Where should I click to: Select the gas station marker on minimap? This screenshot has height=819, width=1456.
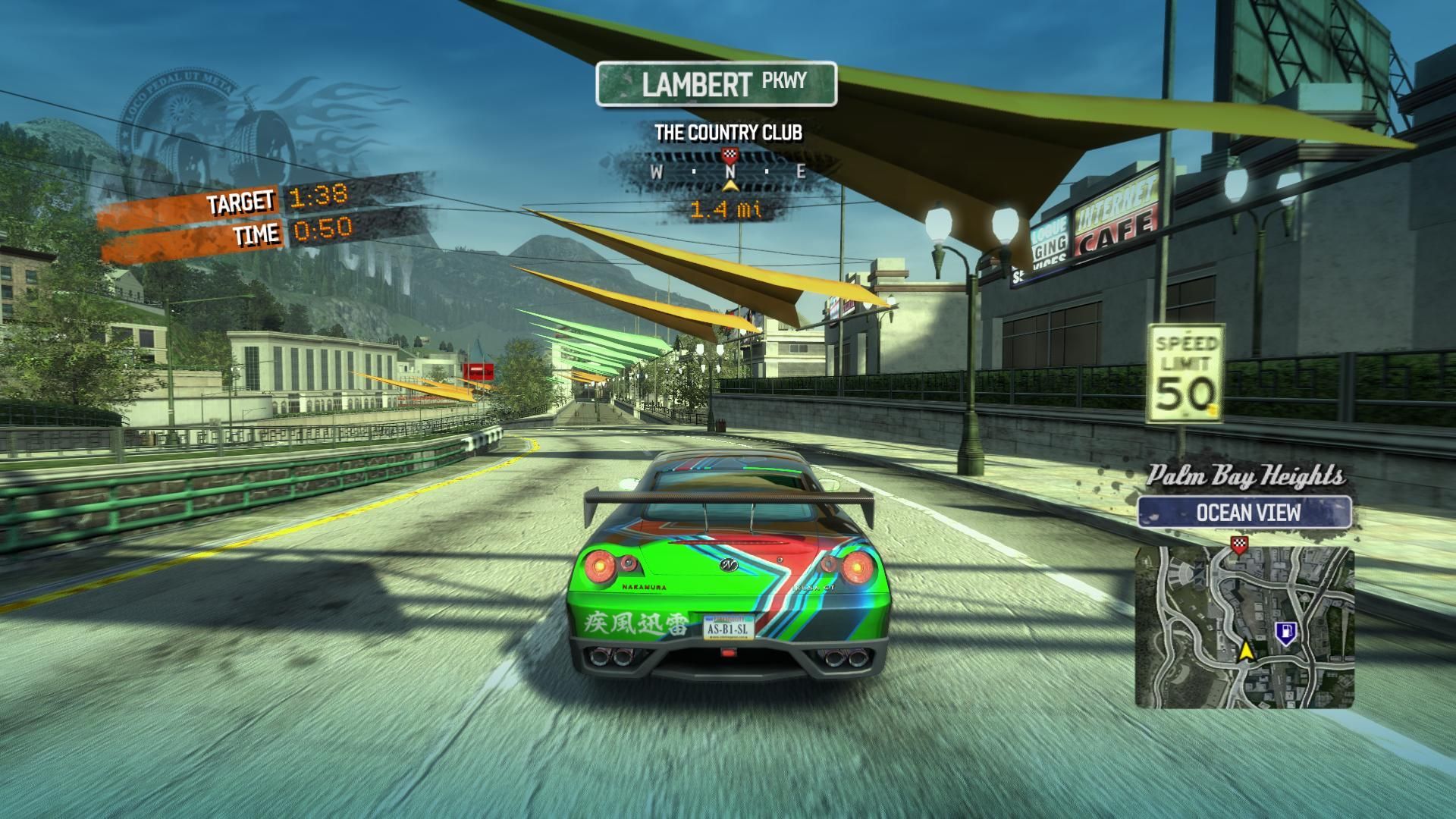click(x=1284, y=632)
